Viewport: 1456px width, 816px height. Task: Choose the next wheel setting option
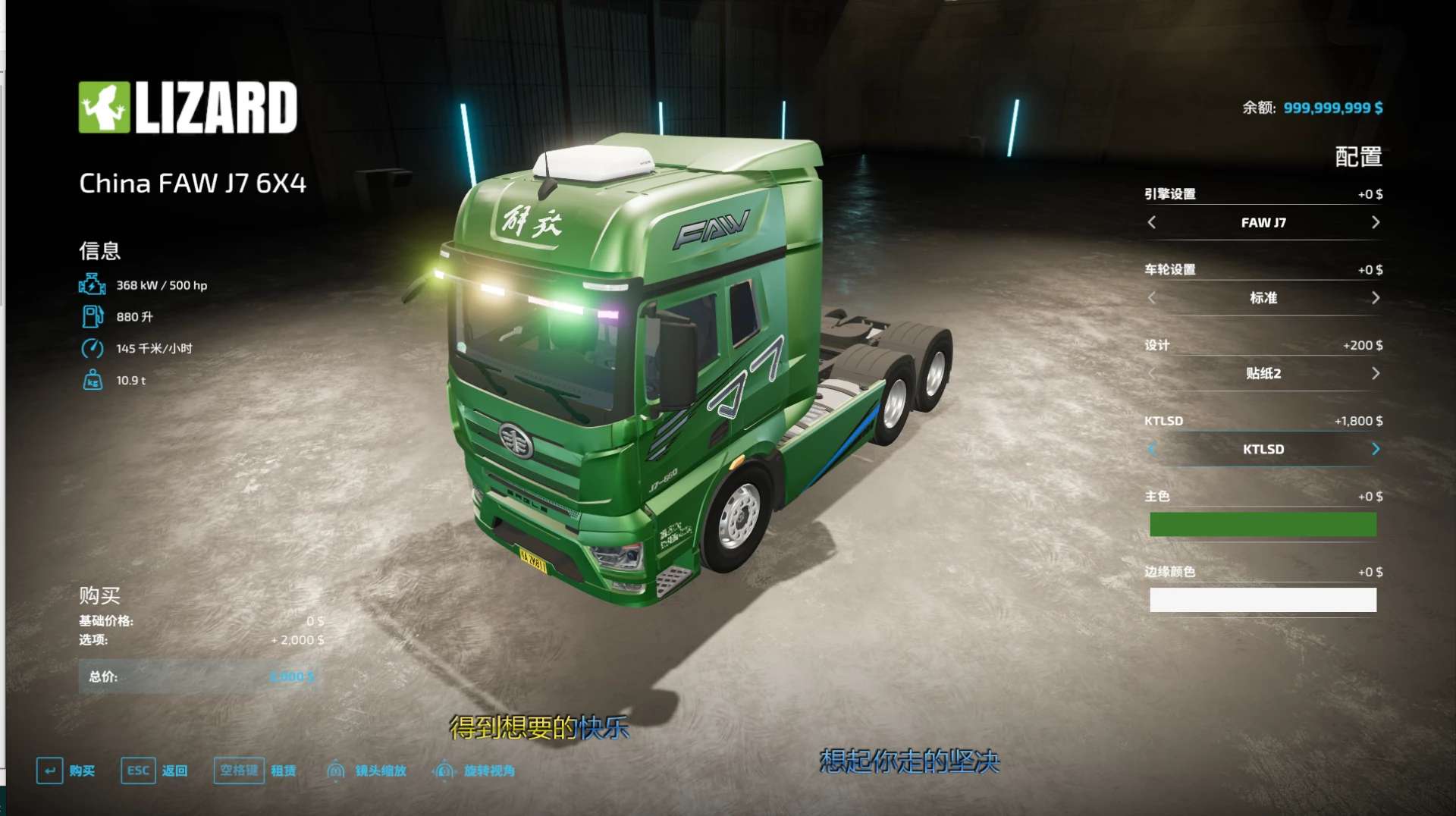(x=1376, y=298)
